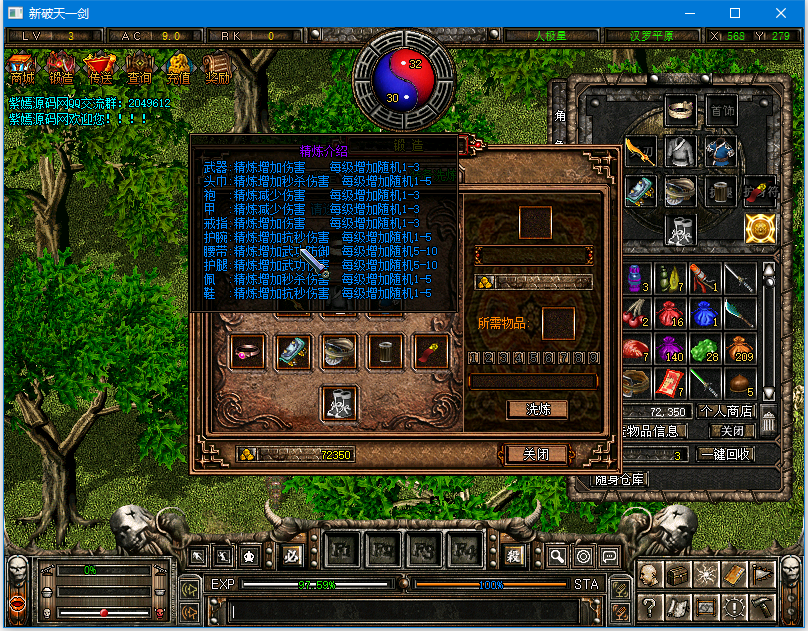Image resolution: width=808 pixels, height=631 pixels.
Task: Maximize the game window
Action: (735, 13)
